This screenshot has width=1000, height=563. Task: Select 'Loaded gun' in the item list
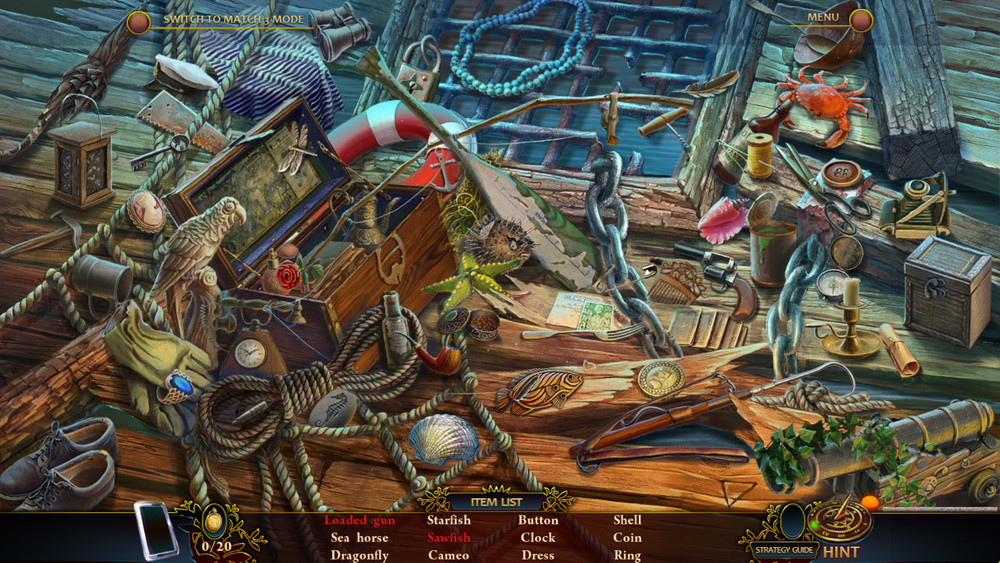tap(359, 520)
